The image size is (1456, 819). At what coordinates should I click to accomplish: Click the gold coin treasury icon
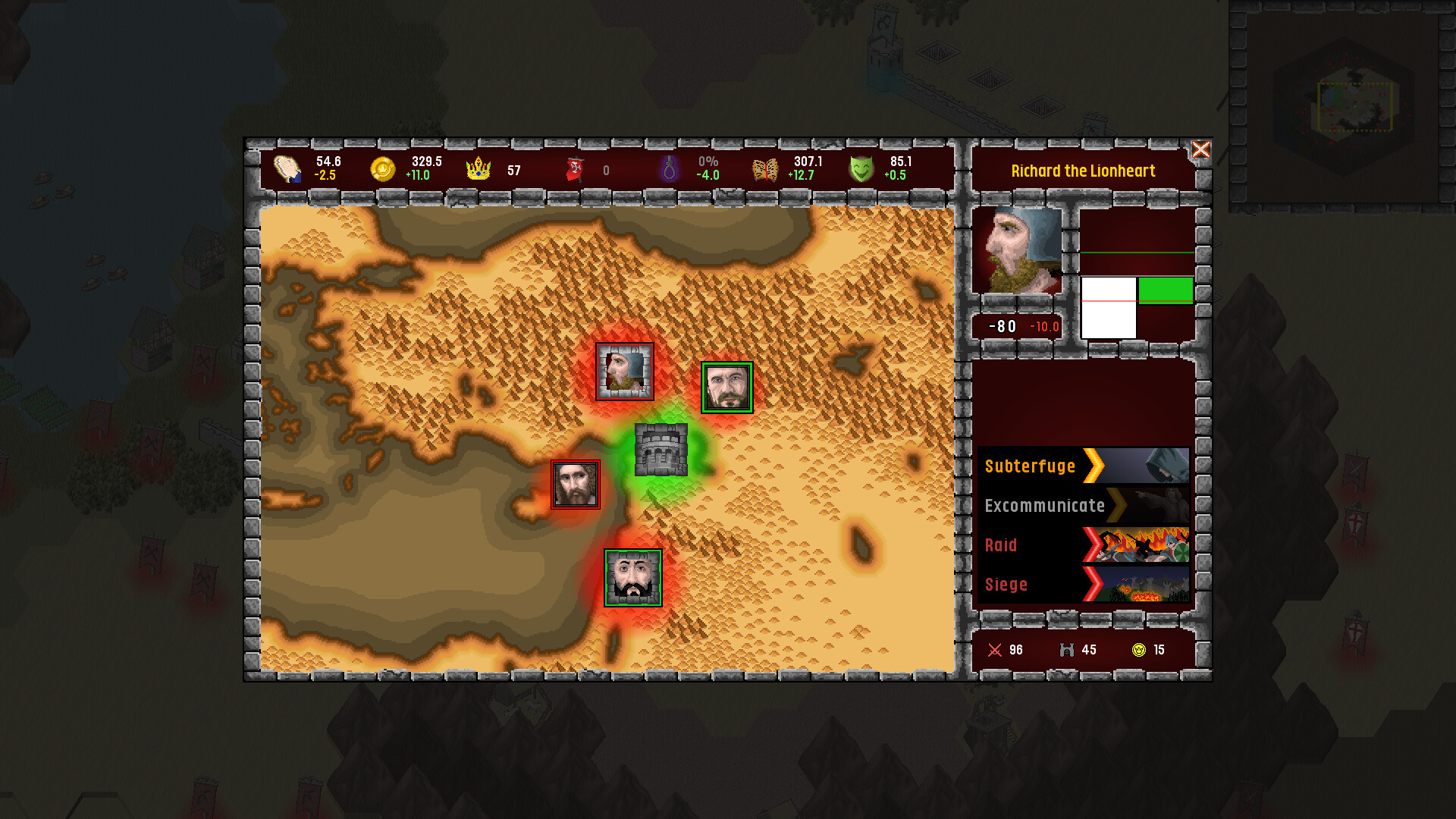tap(384, 168)
